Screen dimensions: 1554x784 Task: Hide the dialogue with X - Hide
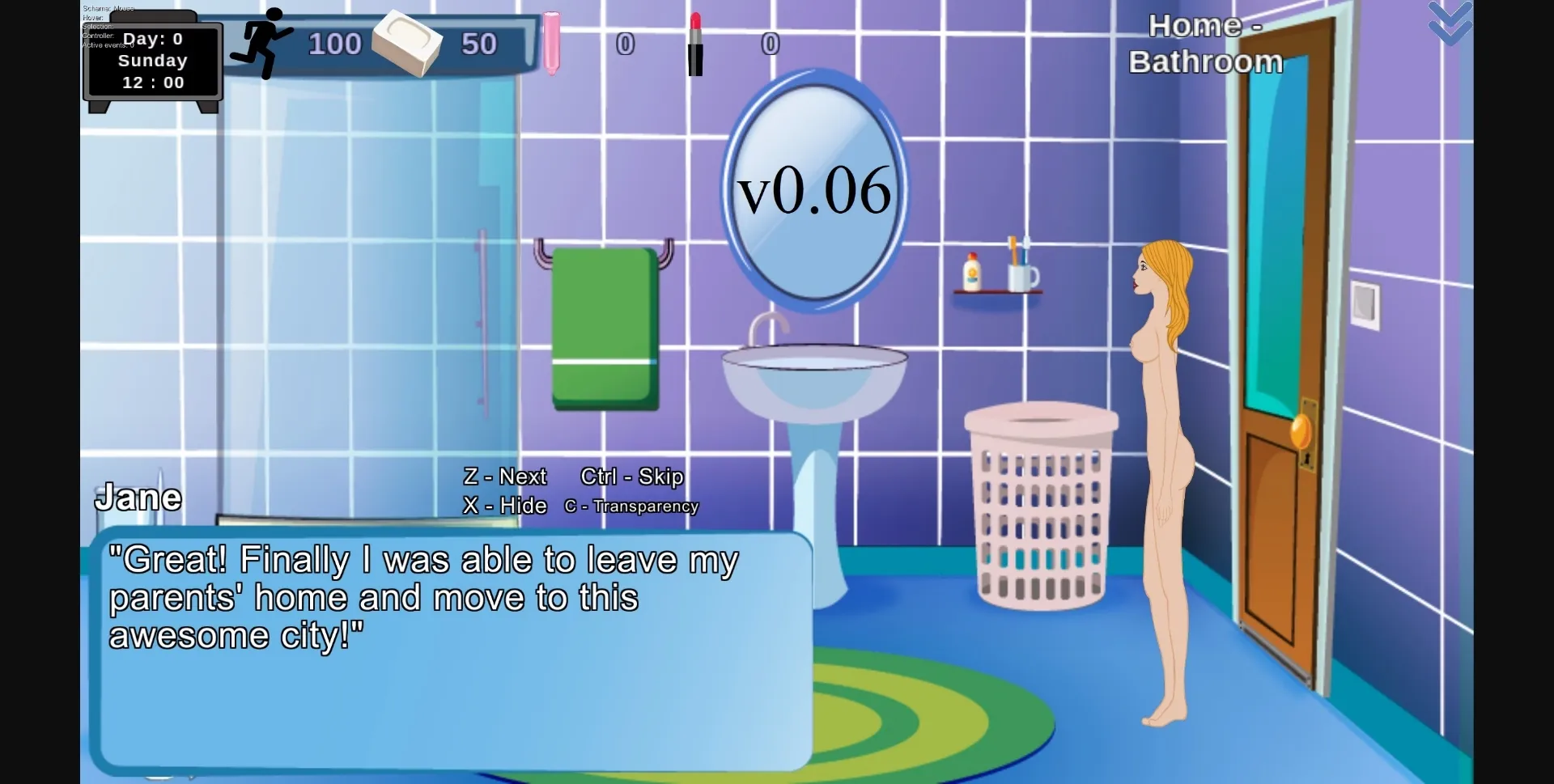503,506
